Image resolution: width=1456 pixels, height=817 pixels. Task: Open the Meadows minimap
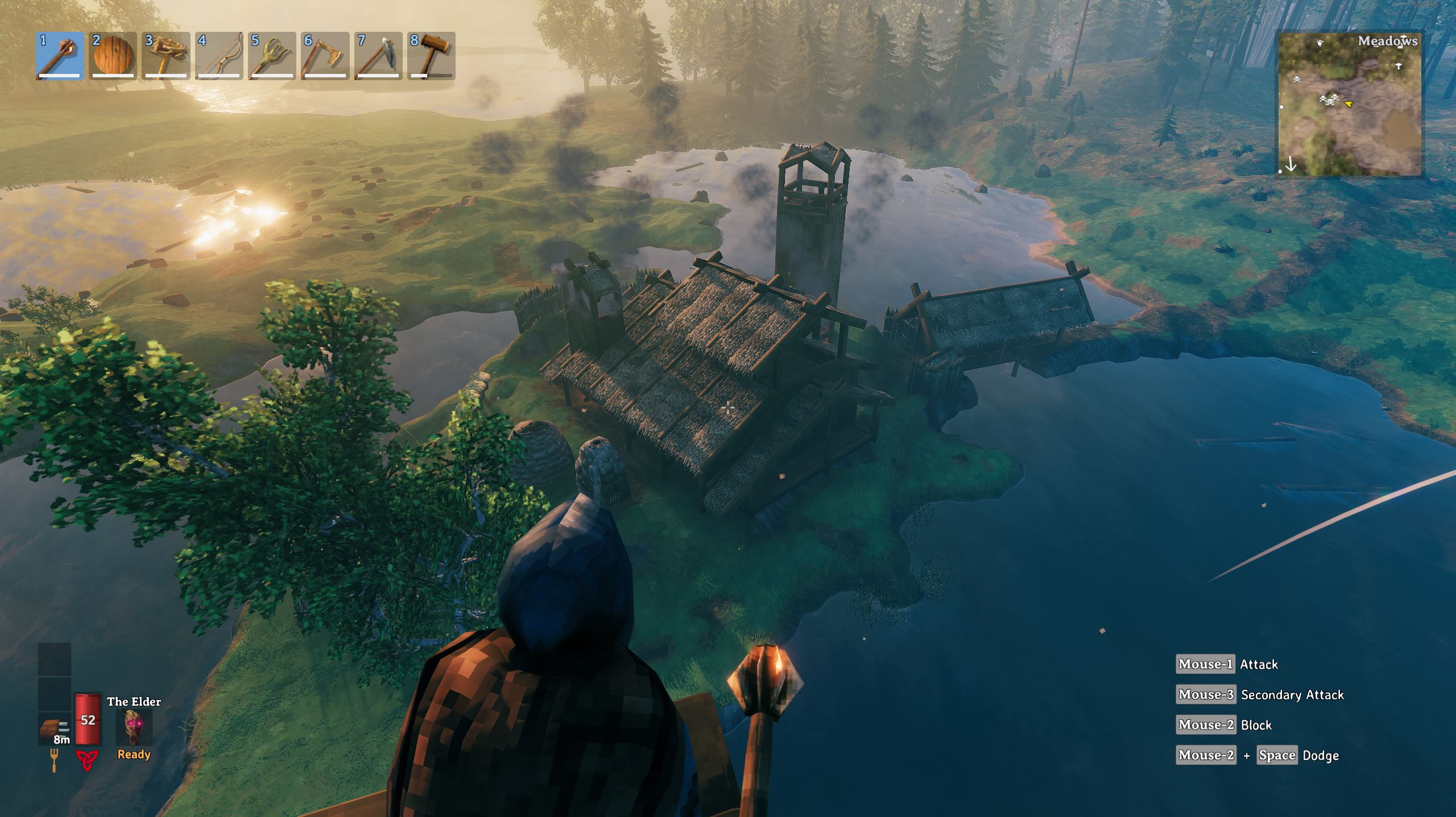tap(1349, 105)
